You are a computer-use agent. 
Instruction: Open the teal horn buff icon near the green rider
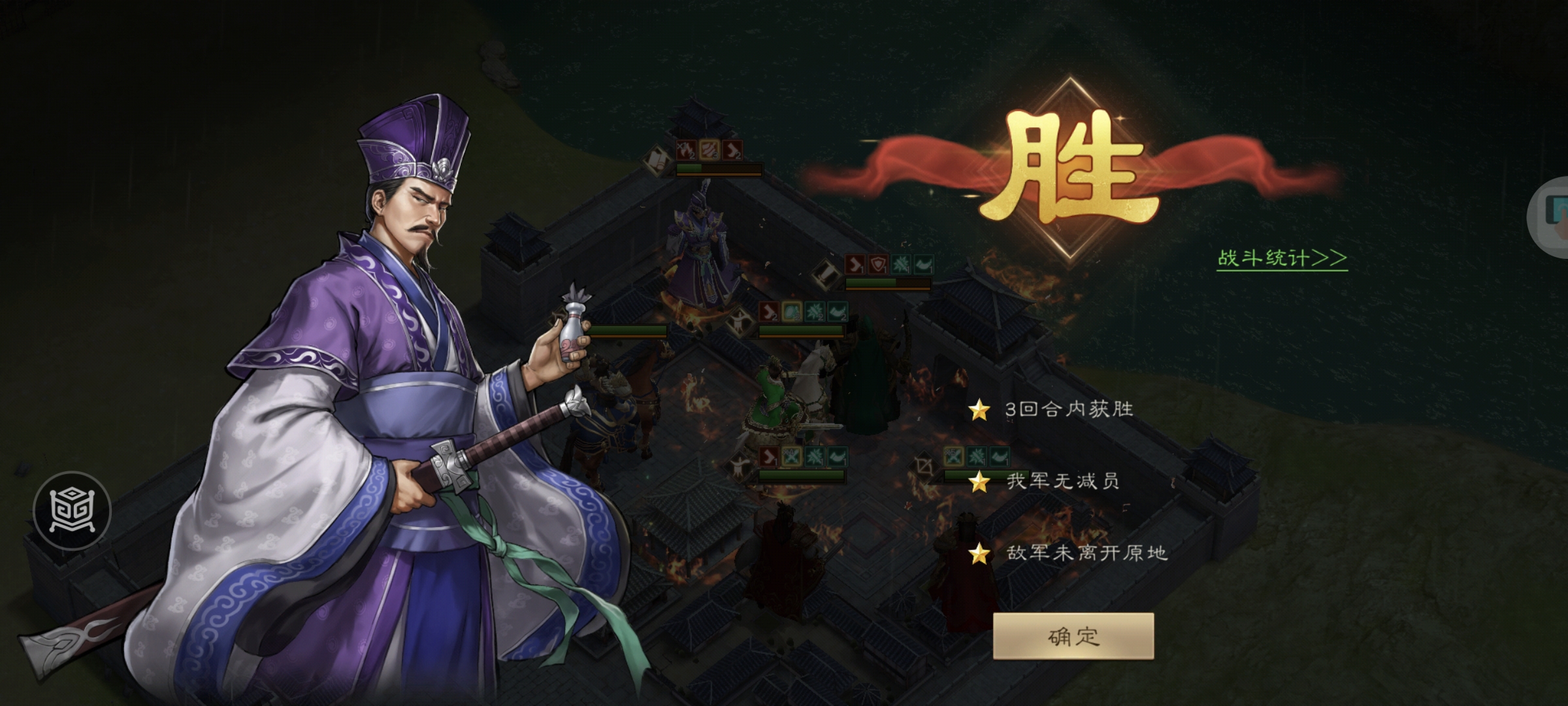pyautogui.click(x=838, y=312)
